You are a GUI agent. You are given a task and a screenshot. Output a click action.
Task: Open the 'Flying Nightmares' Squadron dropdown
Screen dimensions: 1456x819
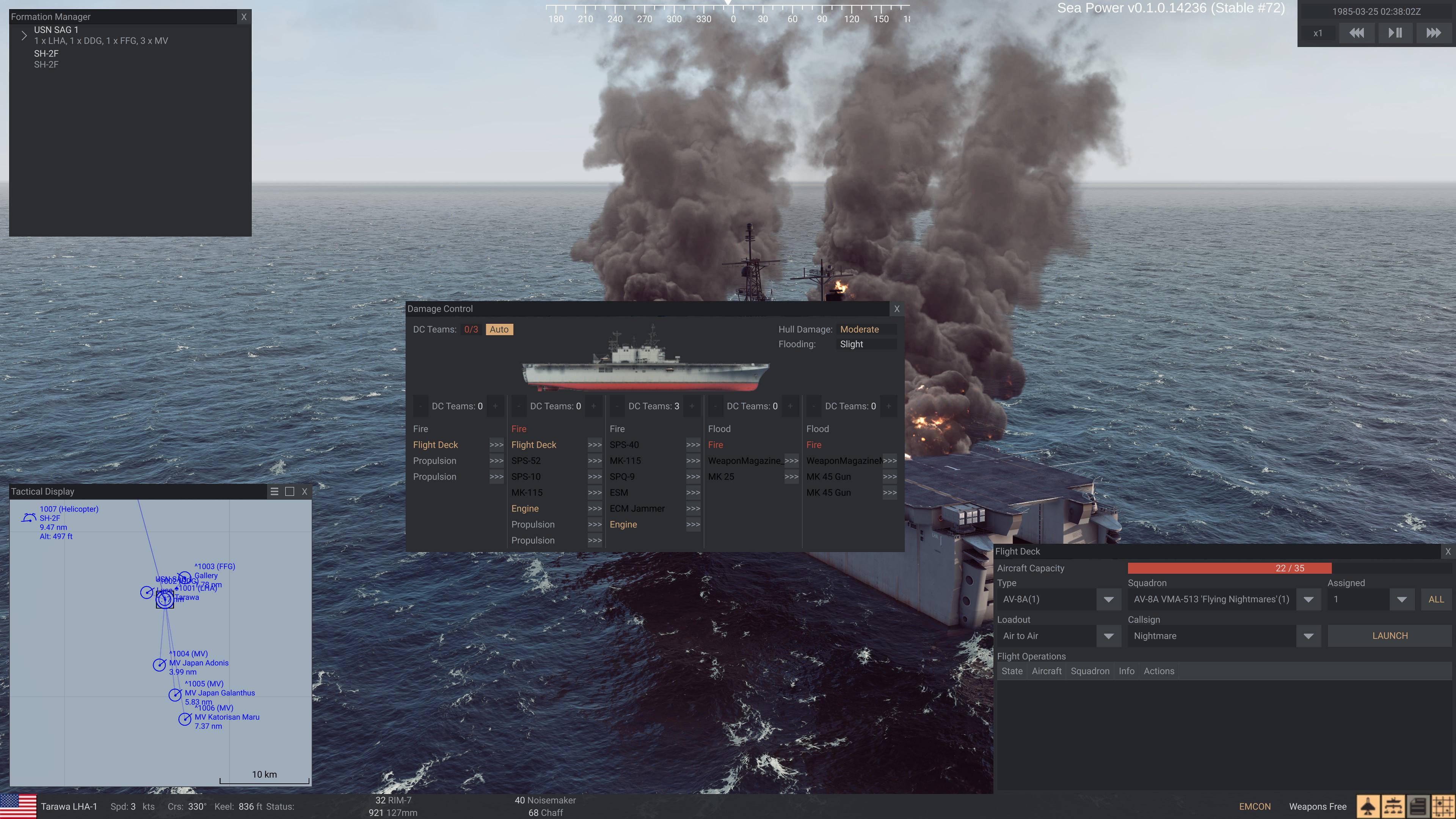(1309, 599)
